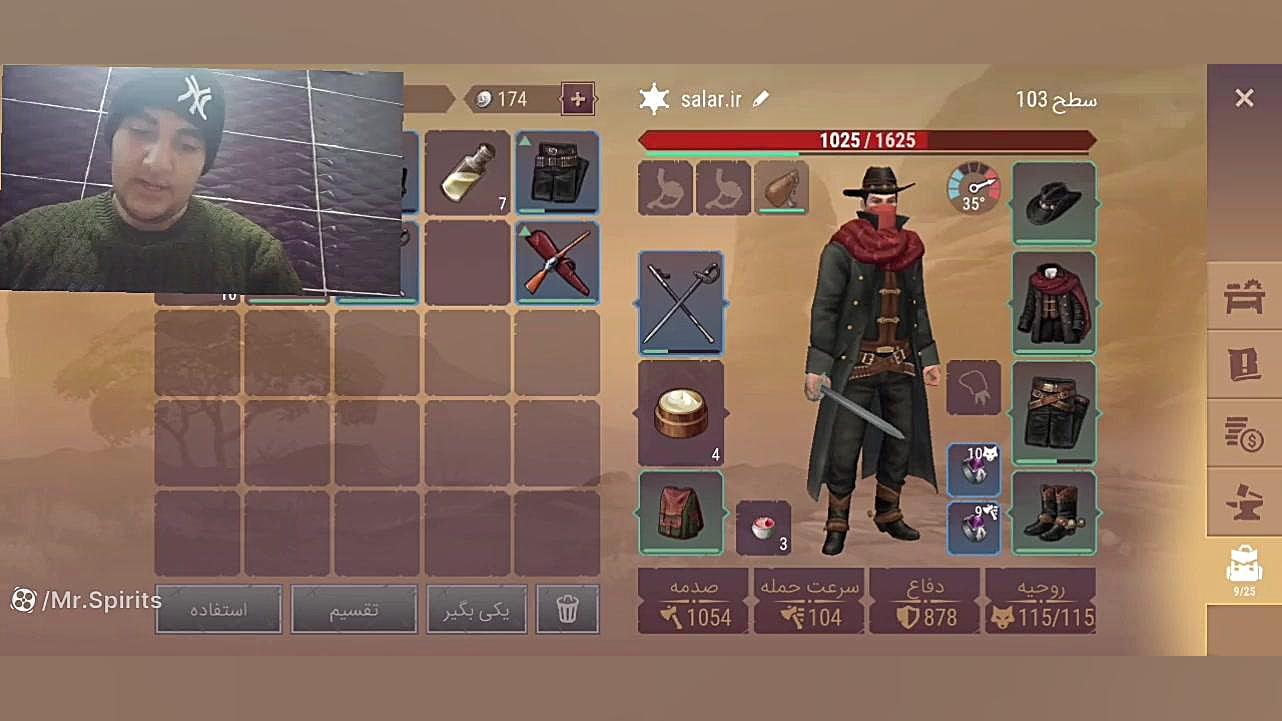Viewport: 1282px width, 721px height.
Task: Click the تقسیم (split) button
Action: (x=353, y=609)
